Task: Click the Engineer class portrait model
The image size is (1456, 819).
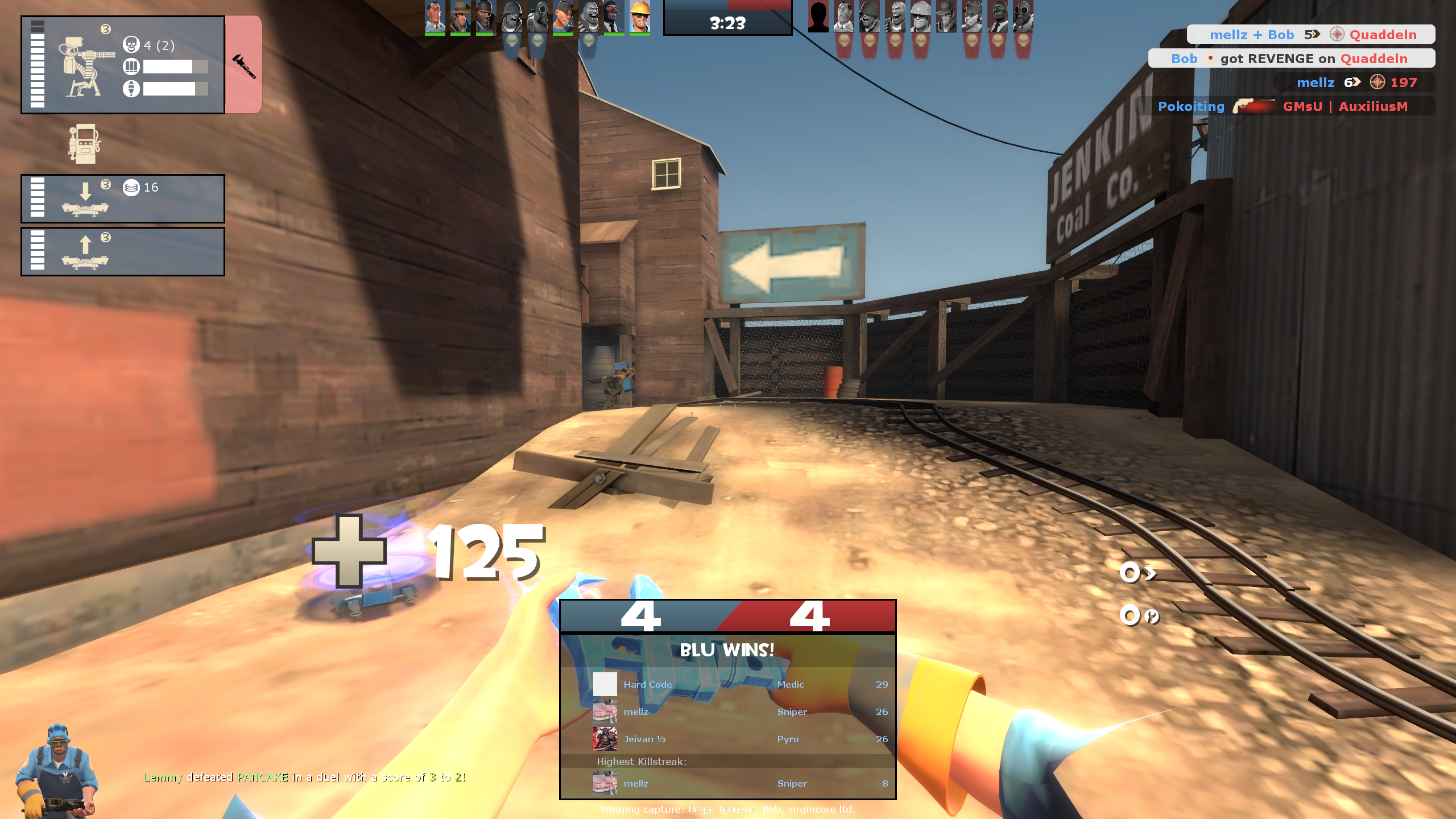Action: click(x=57, y=771)
